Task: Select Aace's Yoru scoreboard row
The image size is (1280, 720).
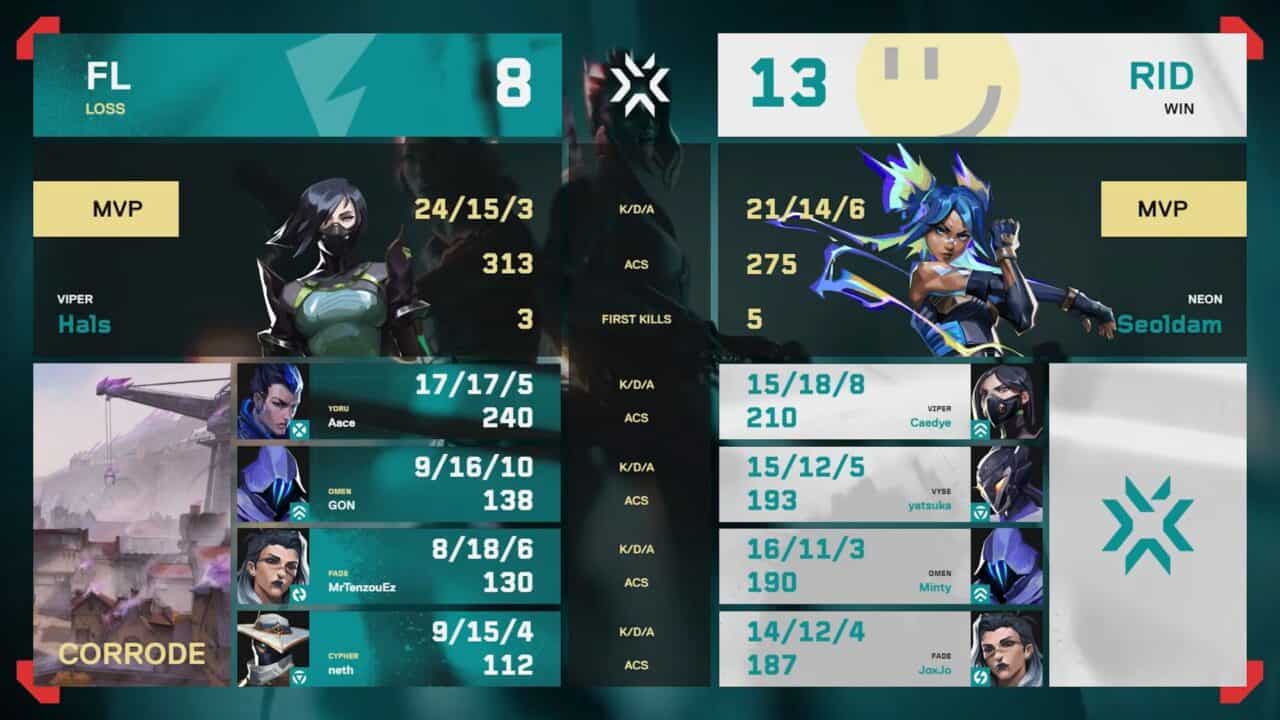Action: pyautogui.click(x=398, y=401)
